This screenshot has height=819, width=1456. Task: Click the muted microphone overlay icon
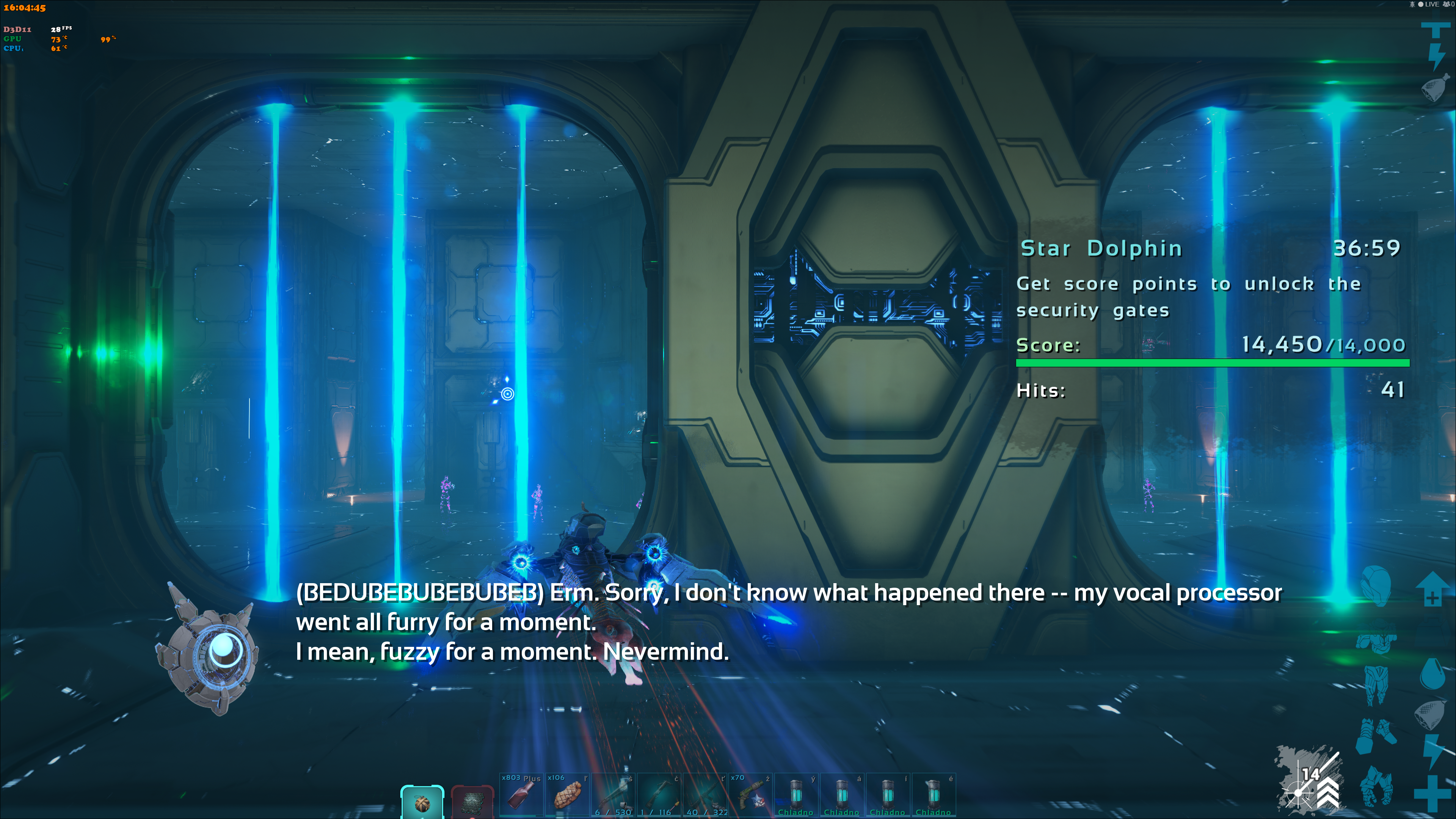coord(1412,5)
